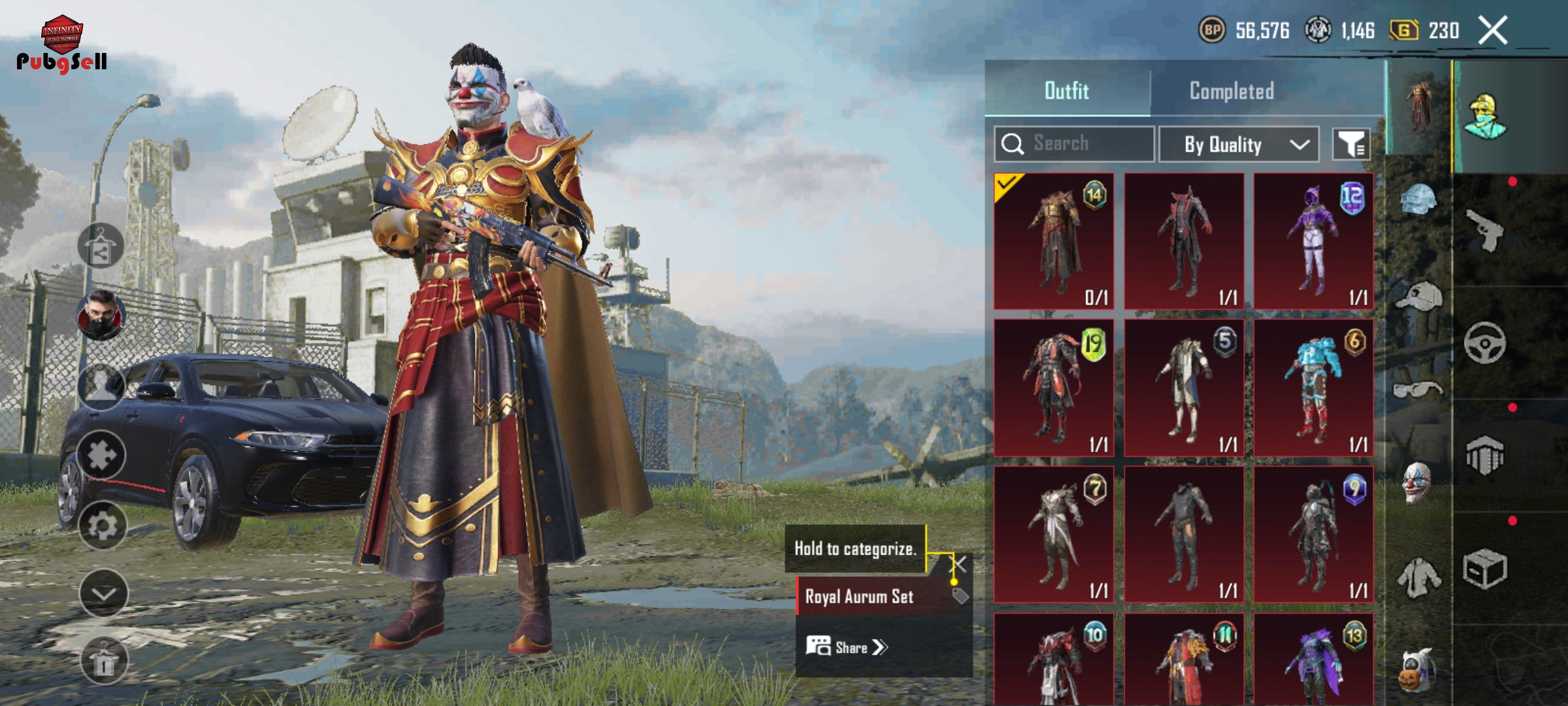Switch to the Completed tab
Viewport: 1568px width, 706px height.
pyautogui.click(x=1232, y=91)
